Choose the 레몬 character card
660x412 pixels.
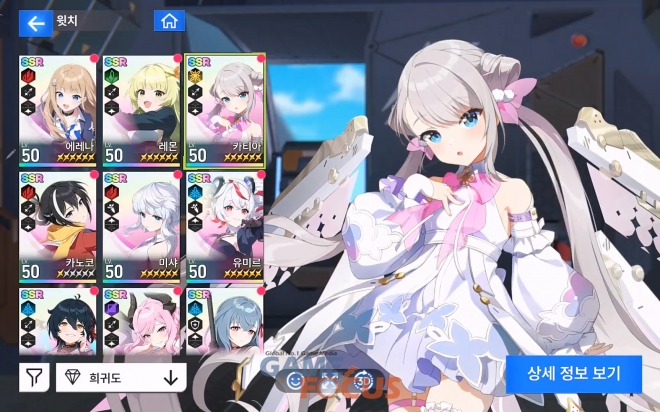(x=141, y=110)
